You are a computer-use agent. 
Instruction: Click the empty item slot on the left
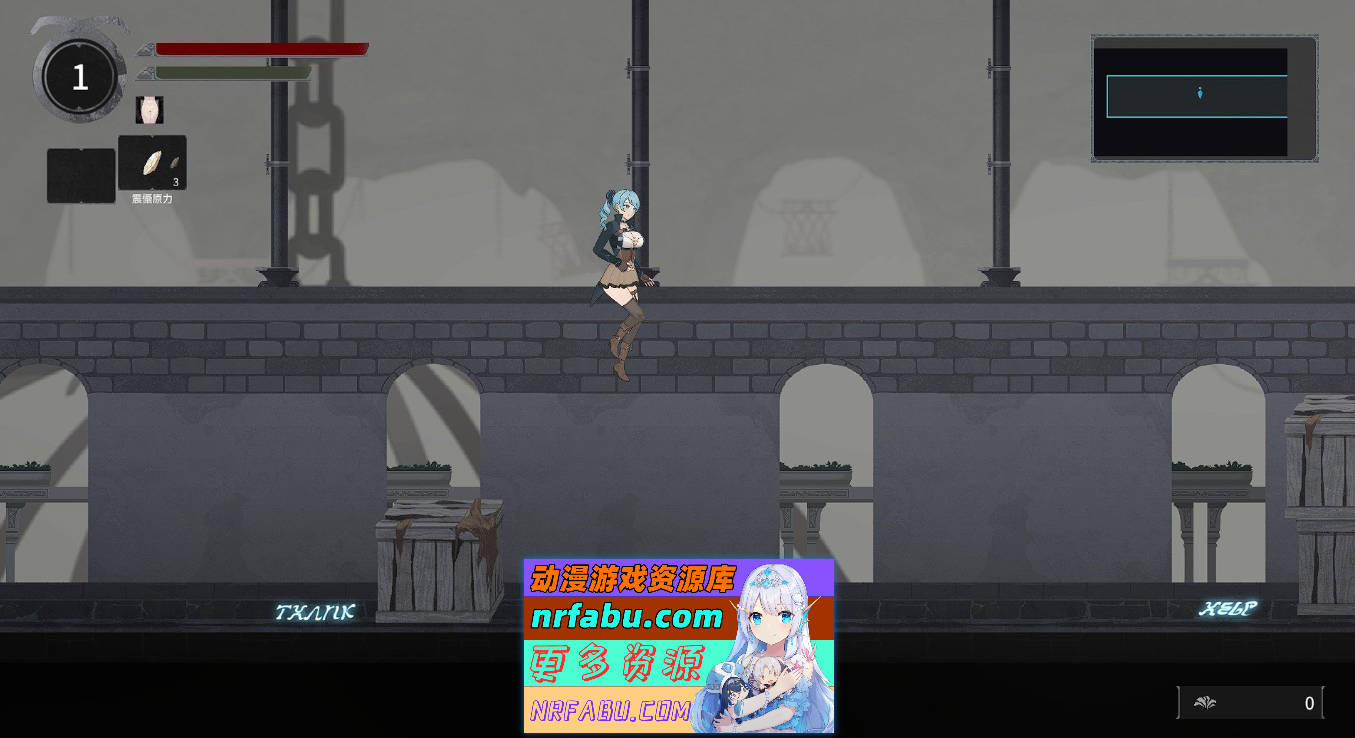80,173
